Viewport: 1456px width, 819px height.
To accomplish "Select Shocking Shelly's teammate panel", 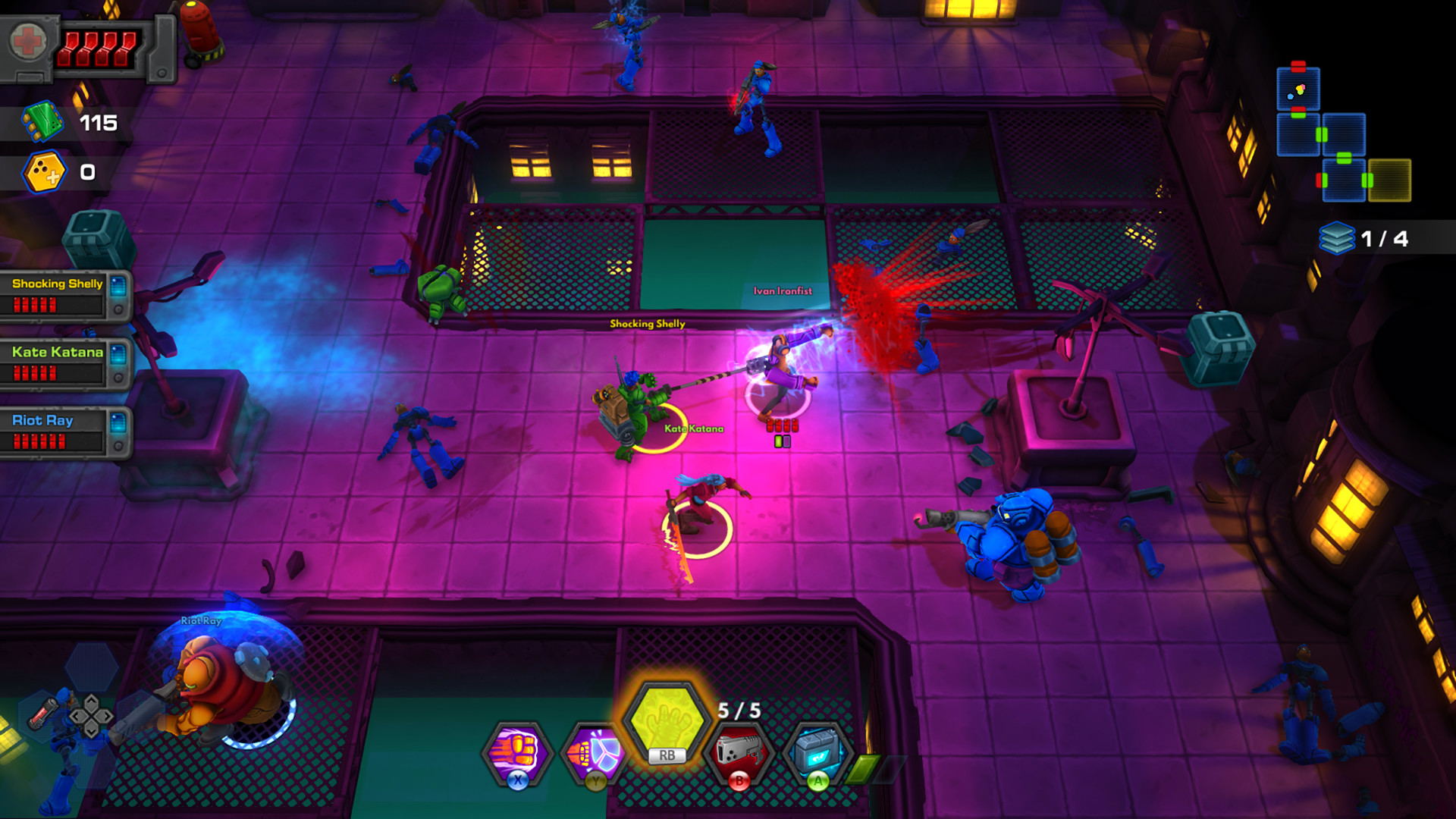I will pos(64,294).
